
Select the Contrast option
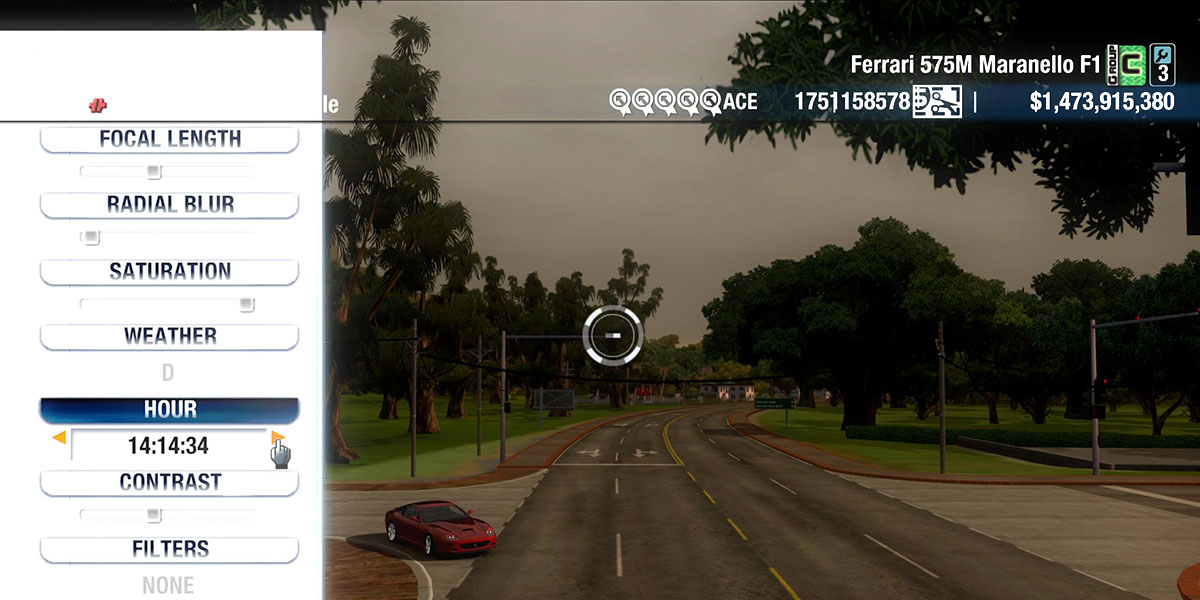[x=169, y=482]
